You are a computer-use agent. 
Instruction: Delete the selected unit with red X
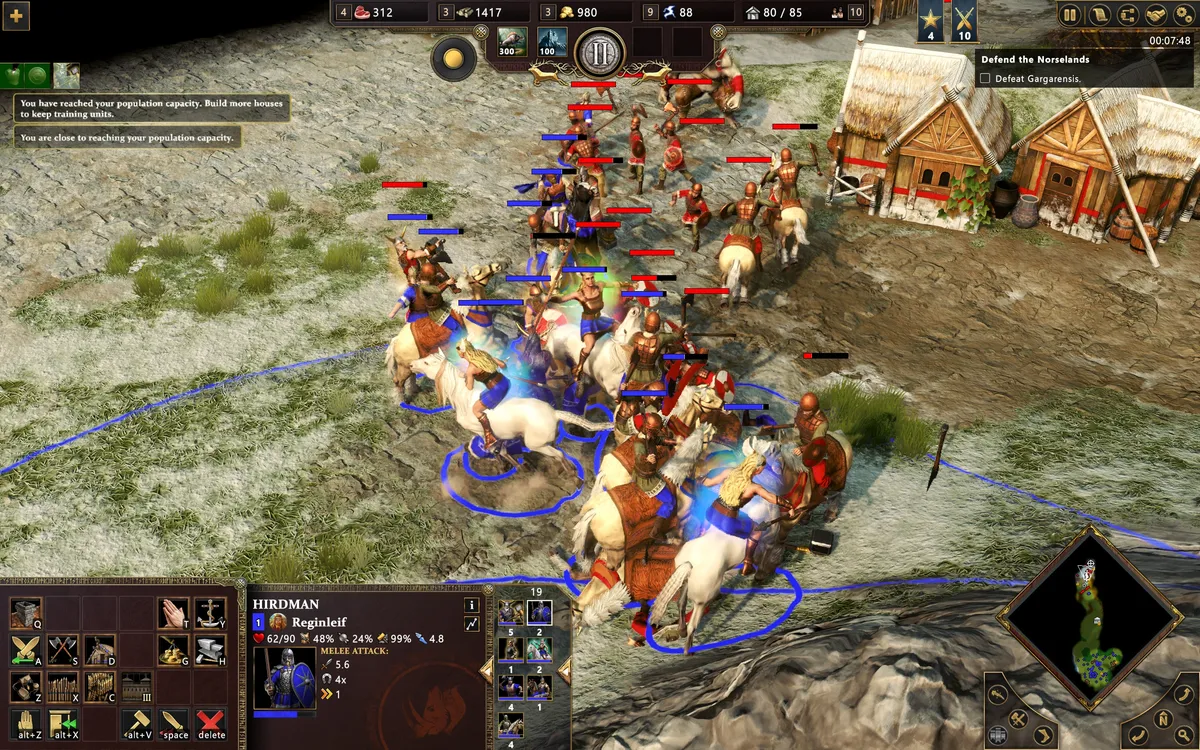pos(211,723)
